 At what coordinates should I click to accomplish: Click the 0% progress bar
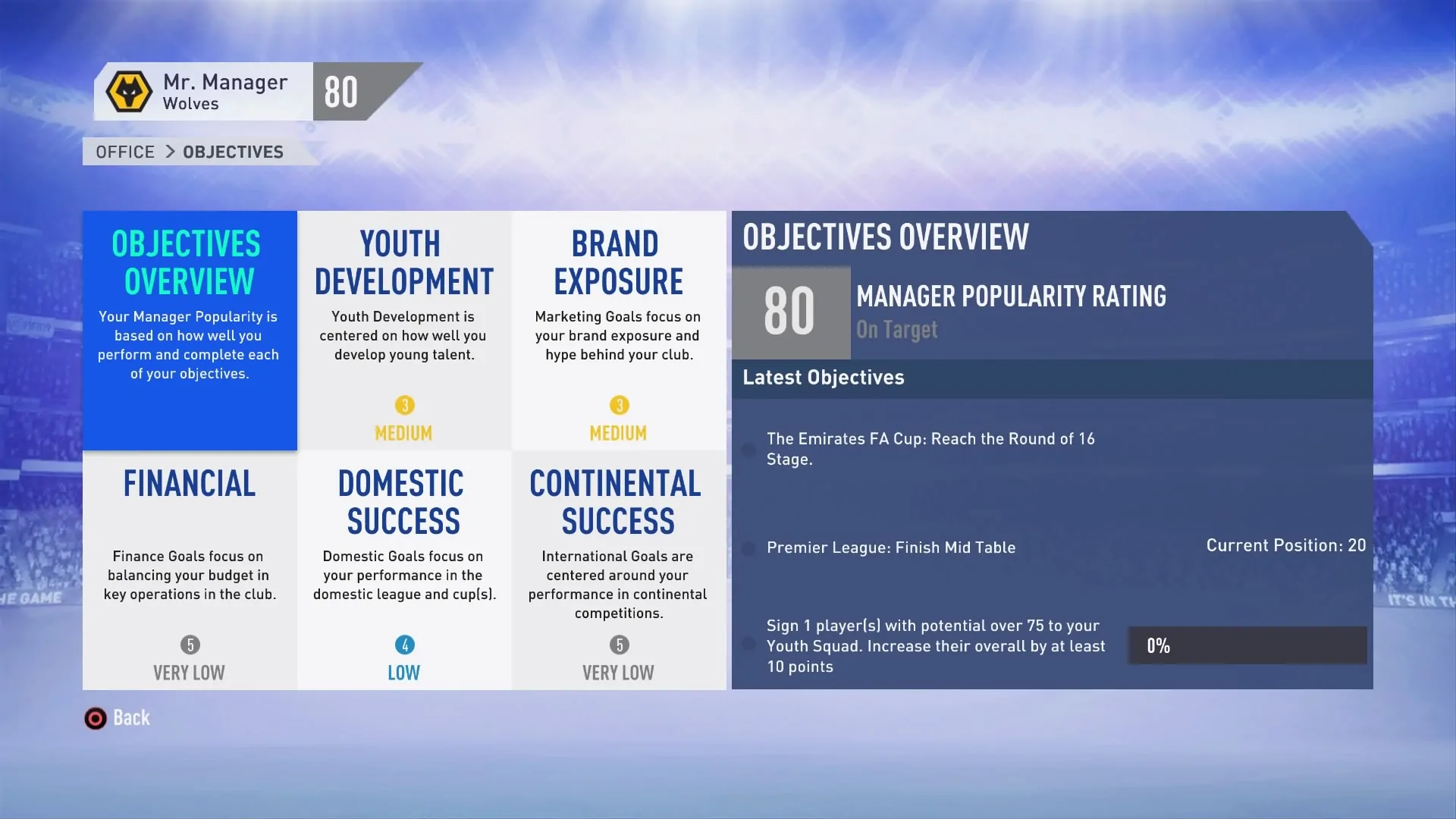point(1247,645)
